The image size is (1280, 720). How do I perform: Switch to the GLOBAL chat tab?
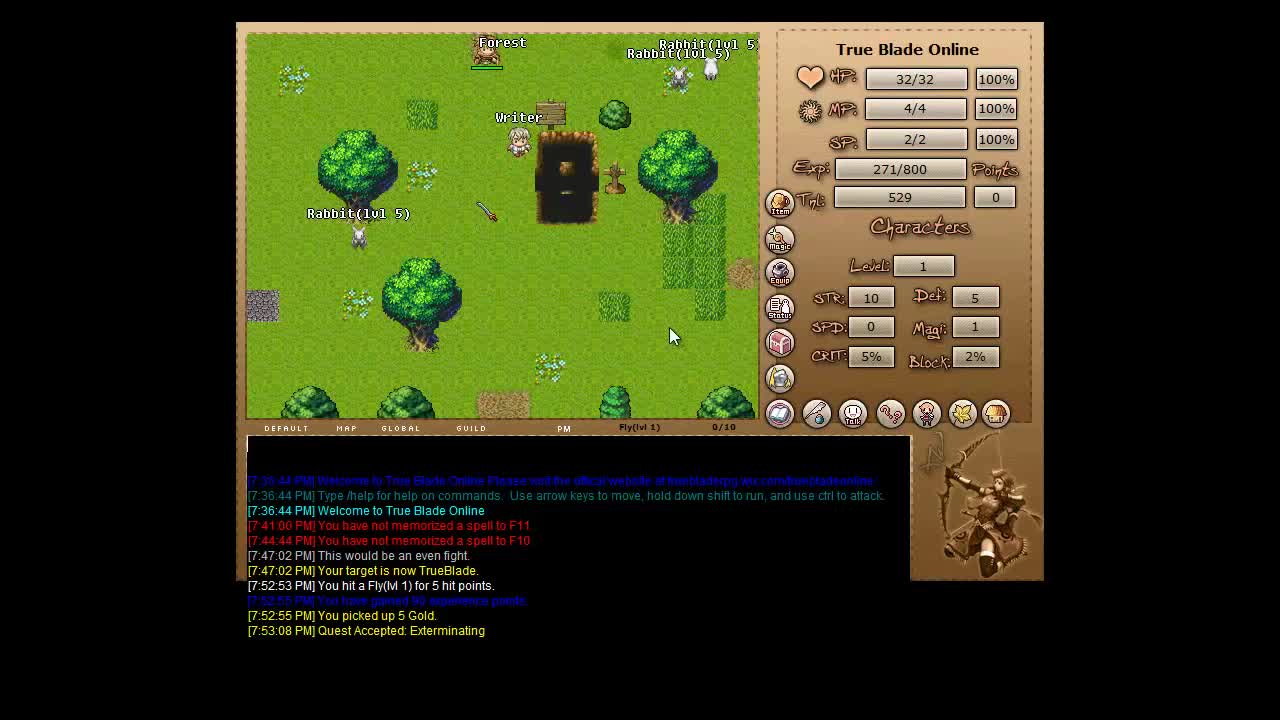coord(400,428)
